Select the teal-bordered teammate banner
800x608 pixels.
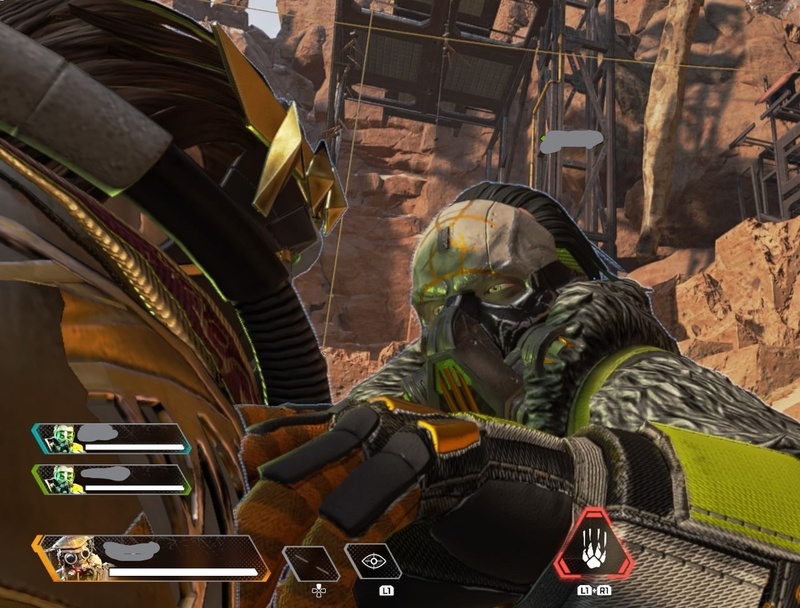(110, 438)
